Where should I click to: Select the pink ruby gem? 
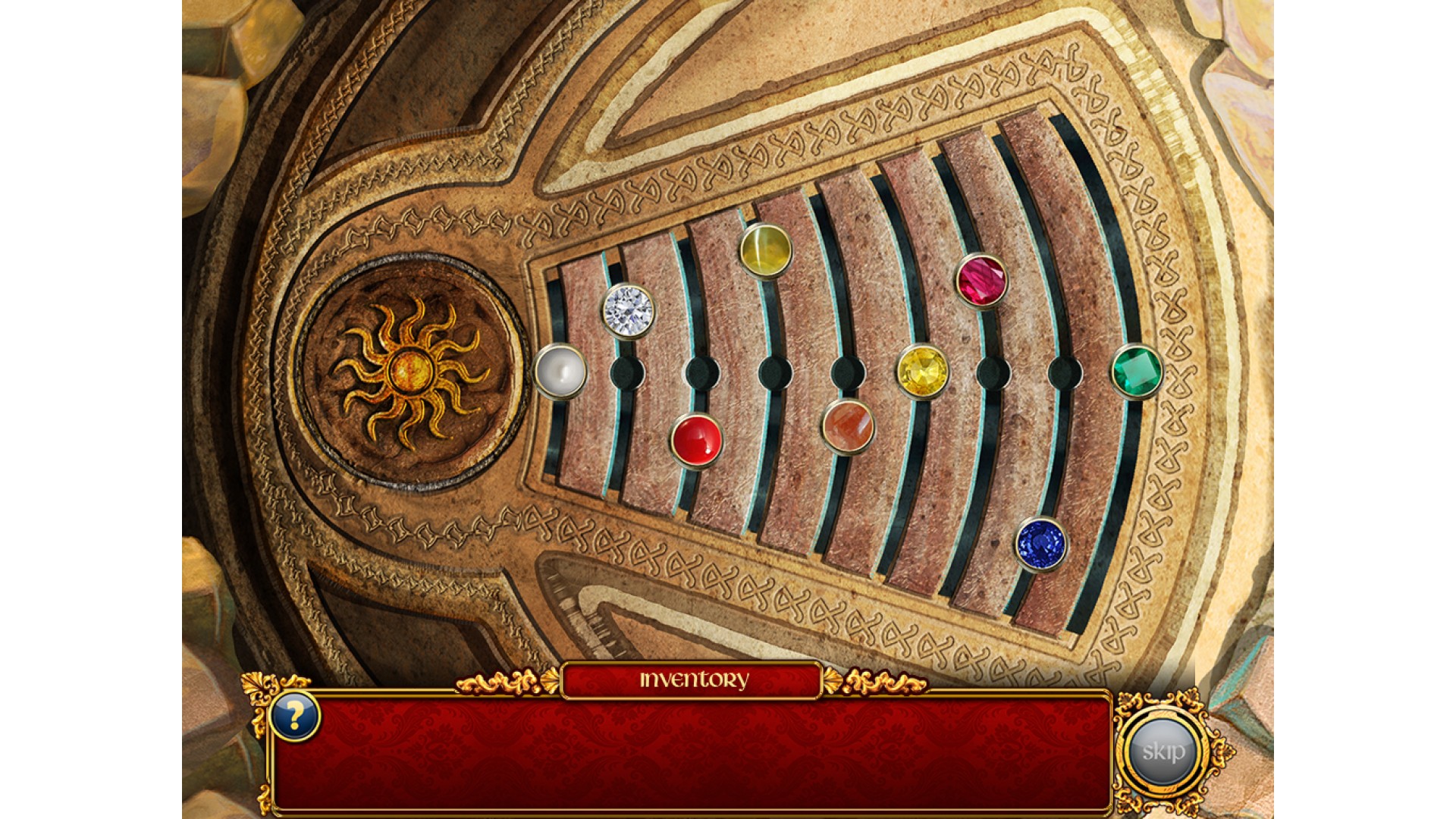coord(981,280)
